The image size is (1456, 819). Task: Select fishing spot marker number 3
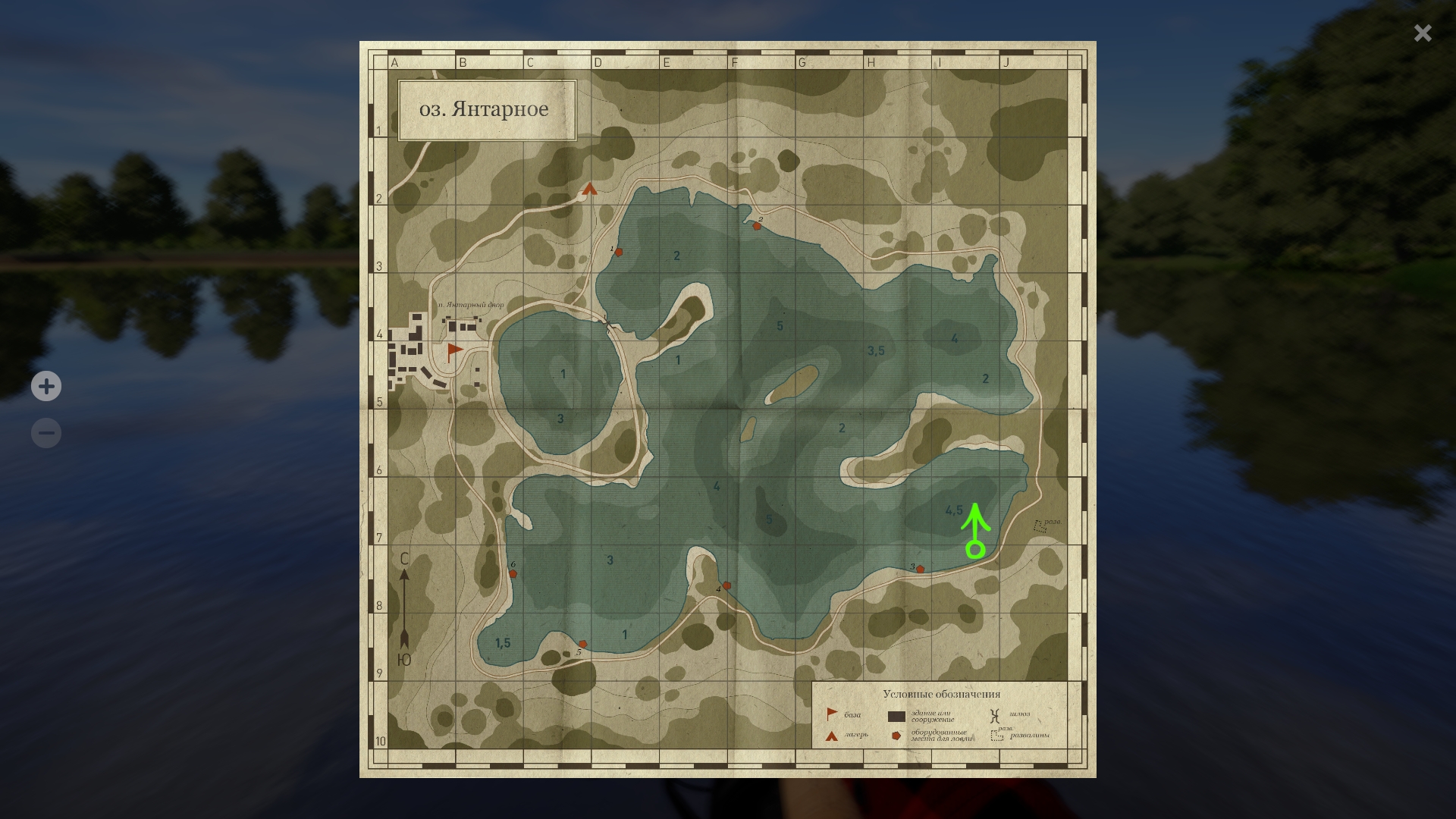point(920,569)
